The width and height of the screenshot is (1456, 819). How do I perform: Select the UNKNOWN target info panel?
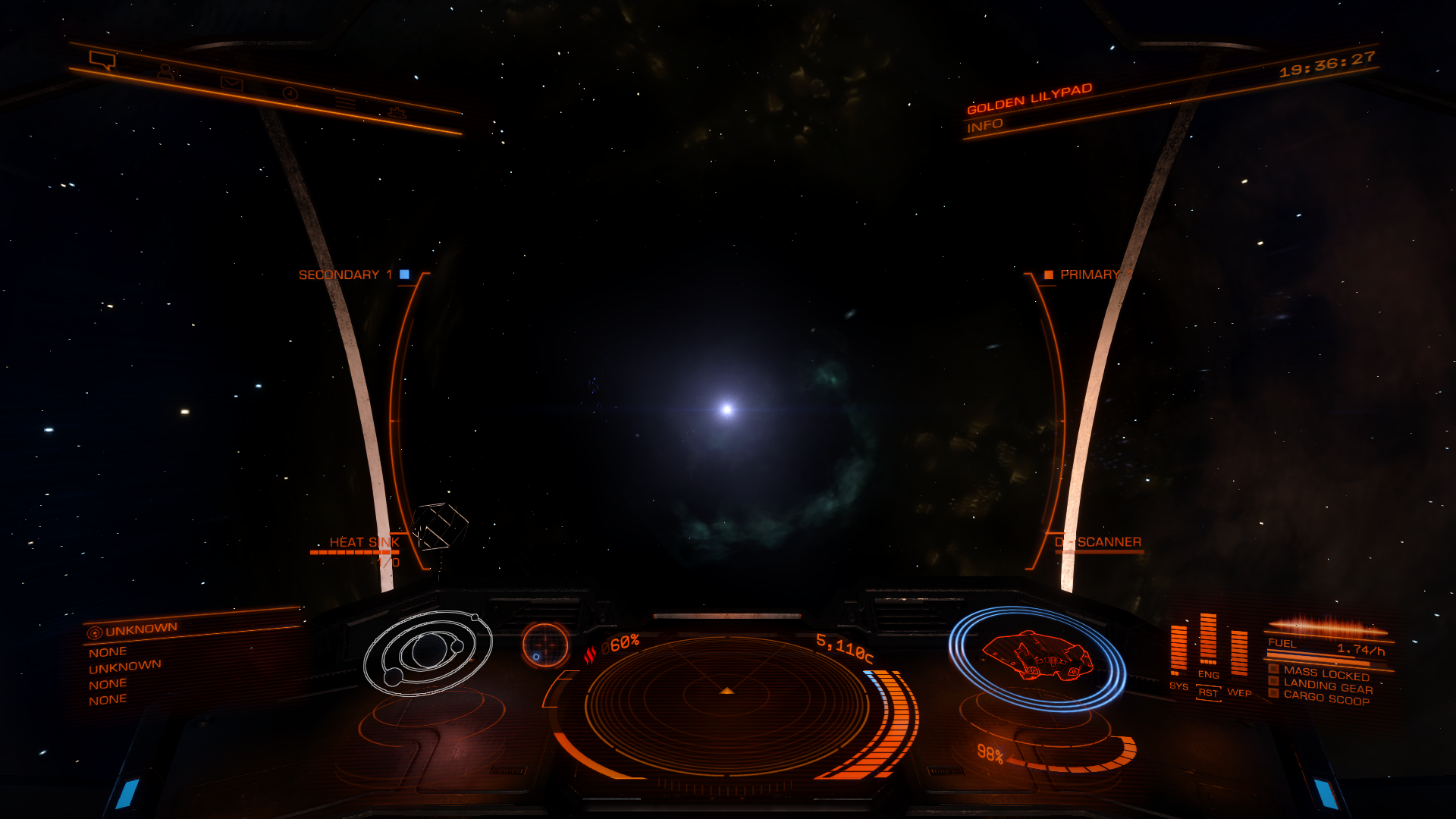(141, 629)
